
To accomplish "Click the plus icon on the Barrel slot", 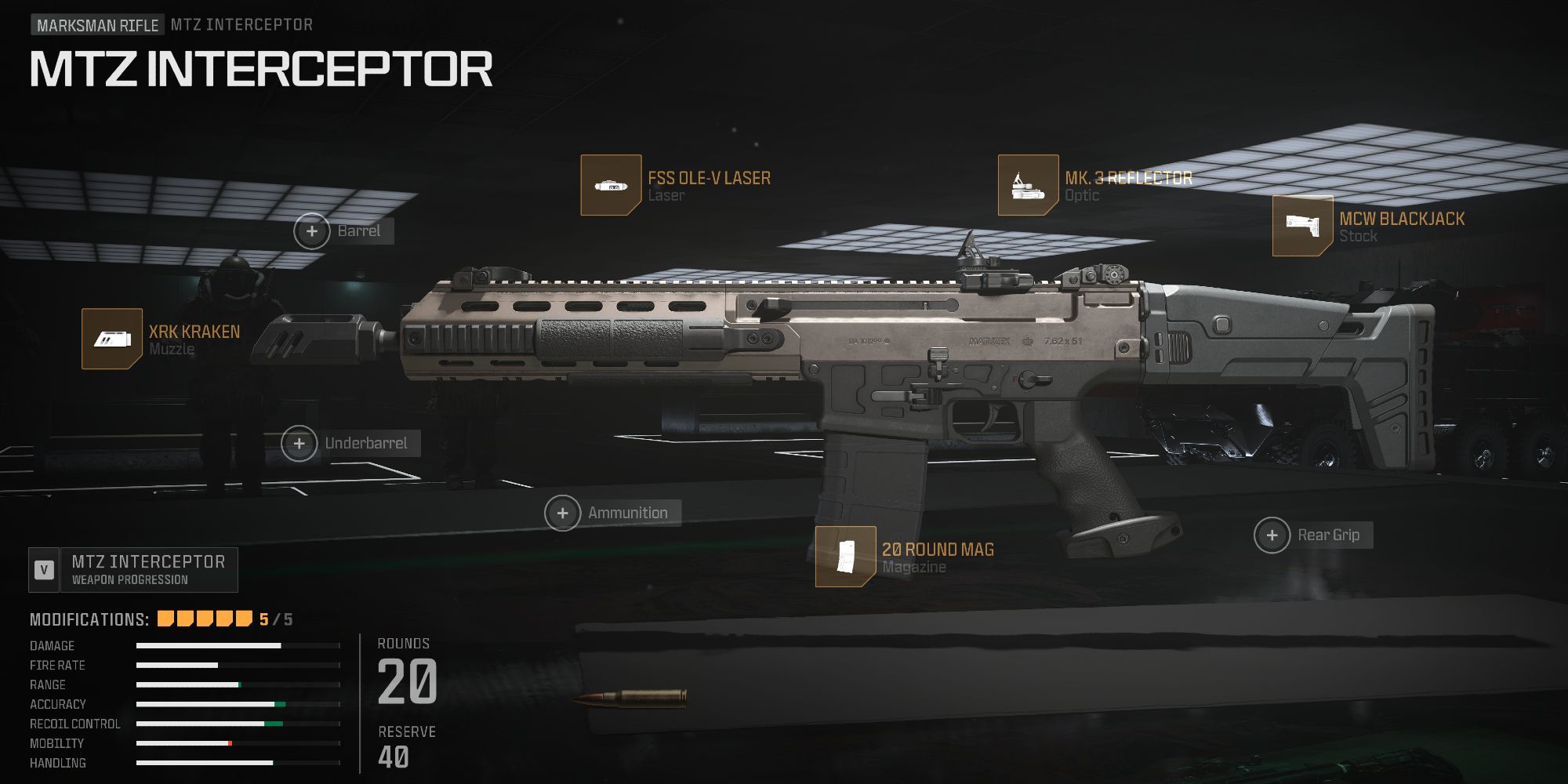I will pos(312,231).
